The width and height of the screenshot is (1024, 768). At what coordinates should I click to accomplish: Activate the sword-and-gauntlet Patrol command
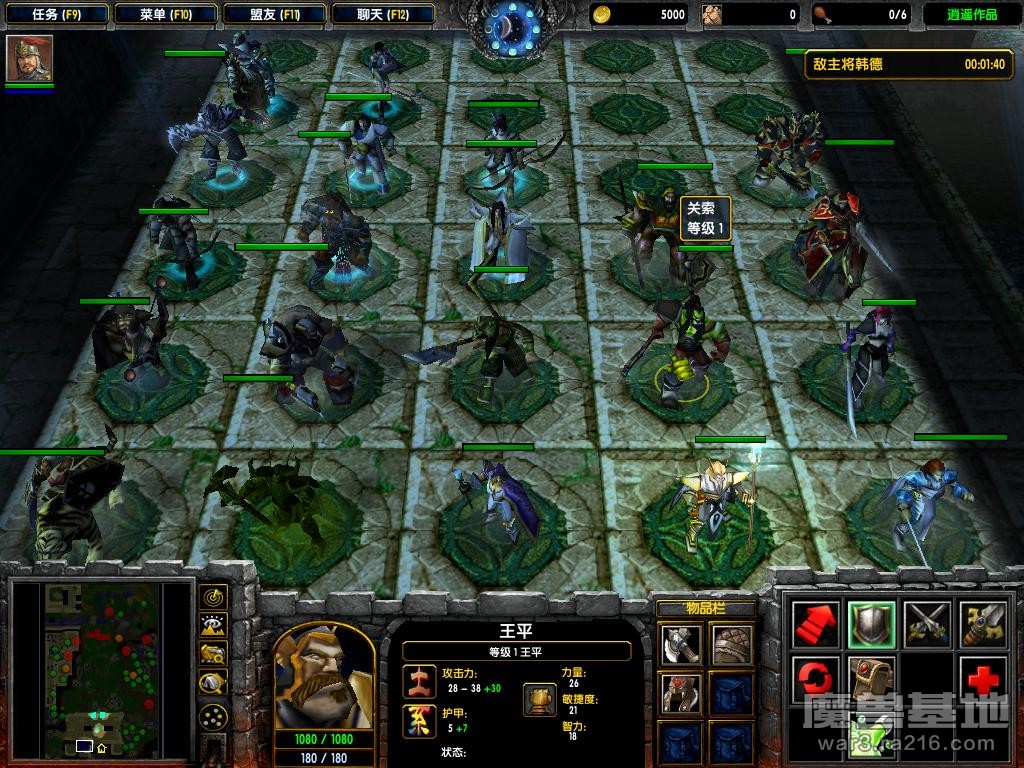point(982,625)
